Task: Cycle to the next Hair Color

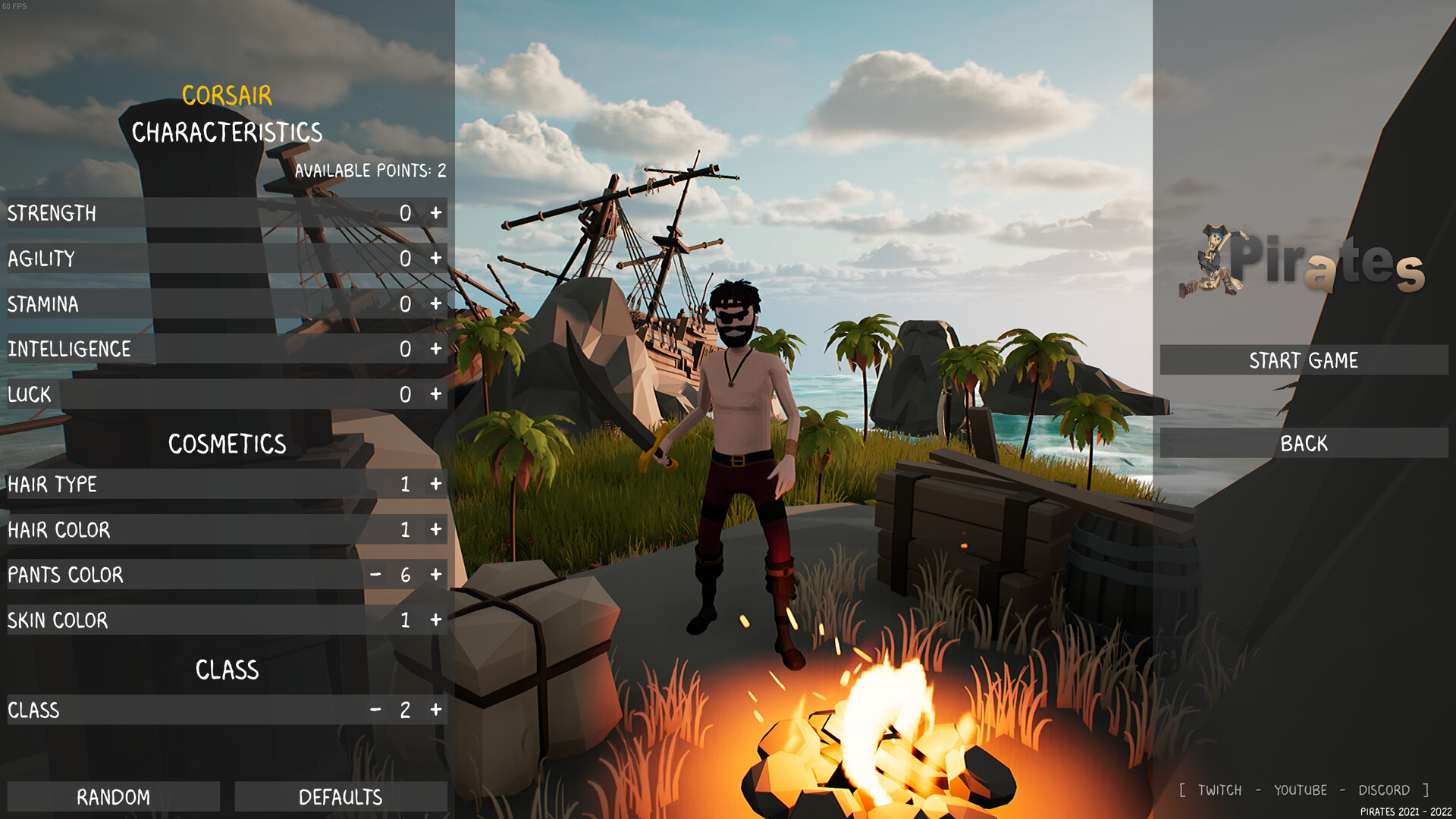Action: [x=436, y=530]
